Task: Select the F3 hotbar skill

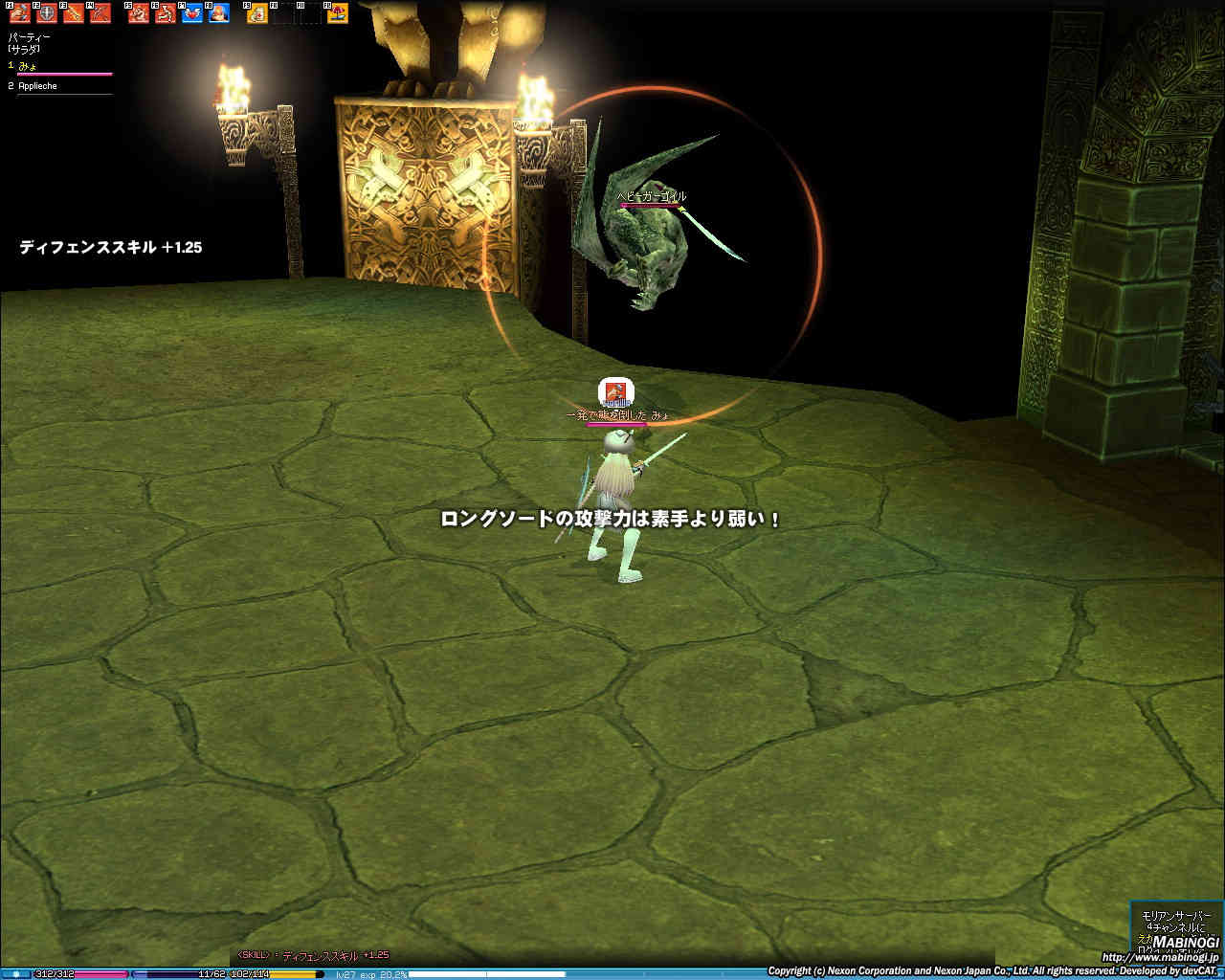Action: point(73,13)
